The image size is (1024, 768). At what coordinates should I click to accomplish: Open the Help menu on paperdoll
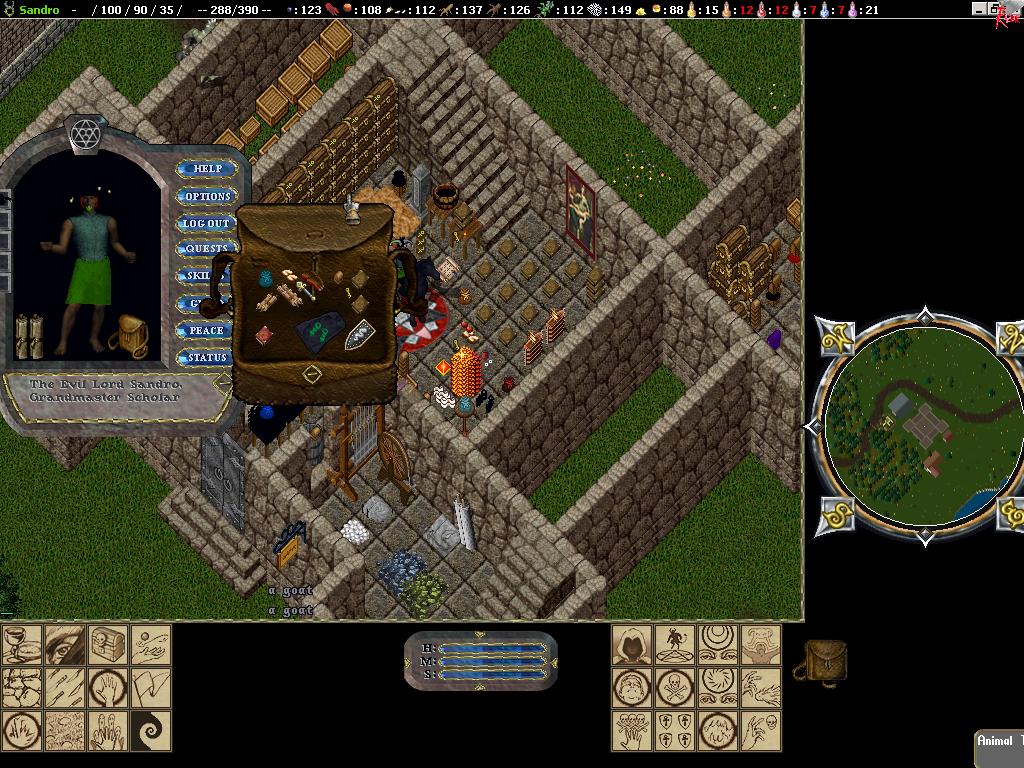206,169
